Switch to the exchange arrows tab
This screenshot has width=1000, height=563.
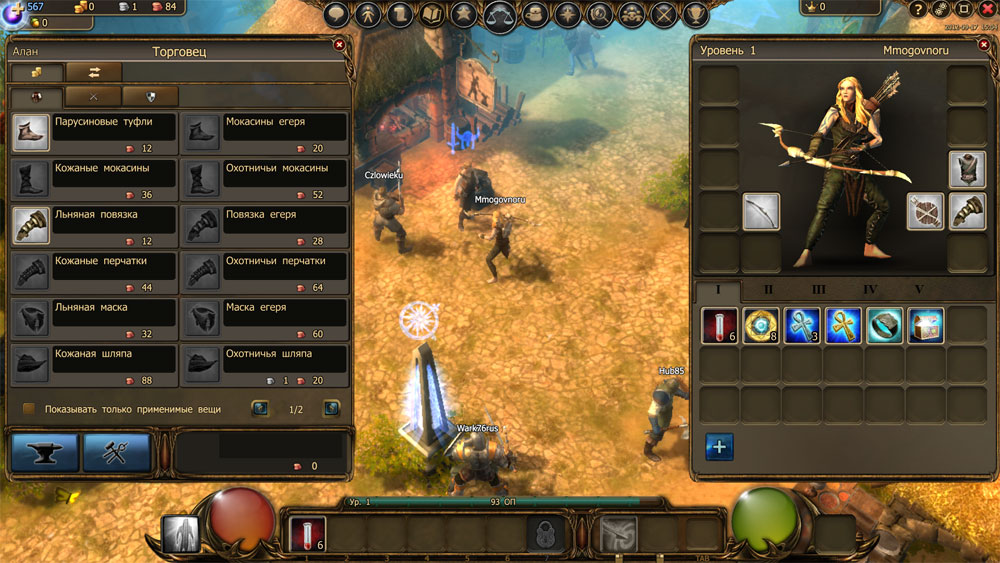[94, 72]
